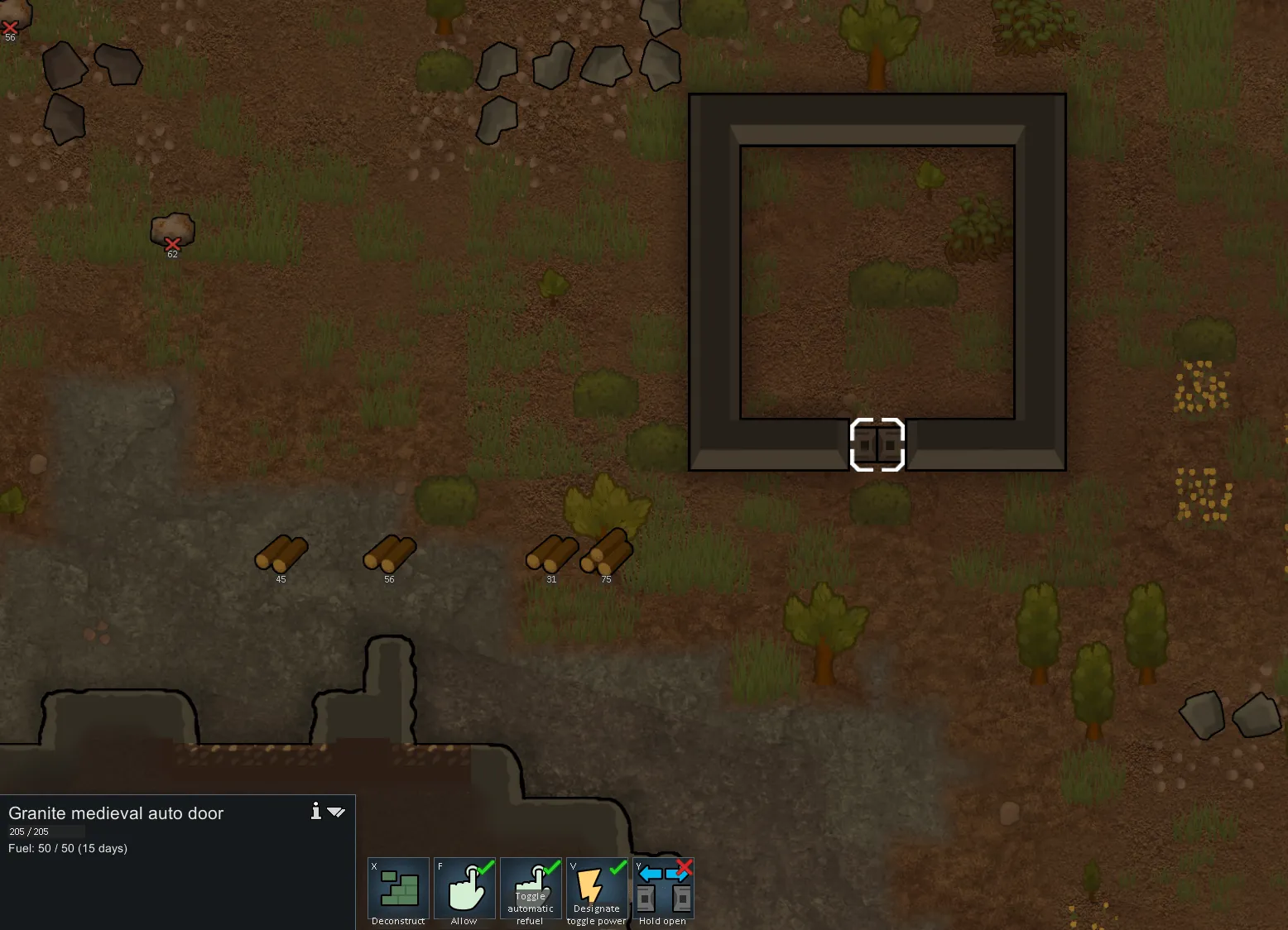
Task: Open the info card for the door
Action: (315, 811)
